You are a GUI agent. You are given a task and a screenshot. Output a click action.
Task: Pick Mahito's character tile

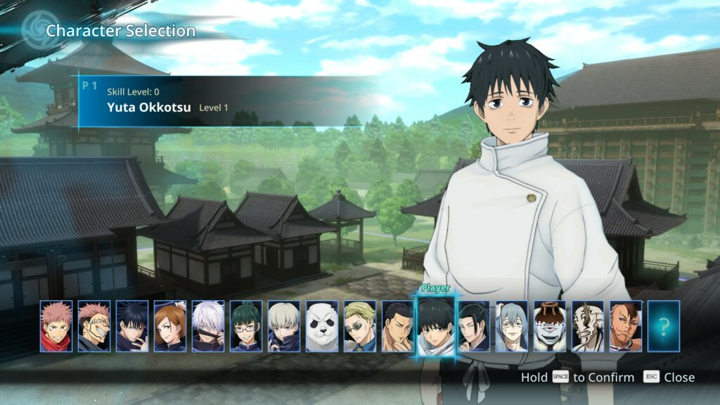(512, 326)
